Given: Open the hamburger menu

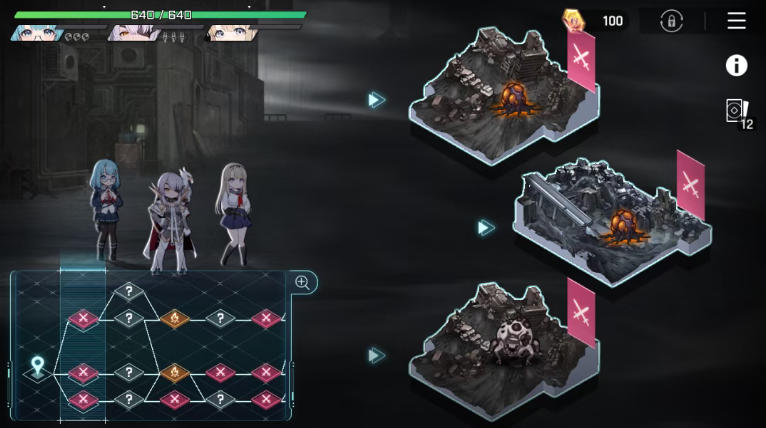Looking at the screenshot, I should tap(737, 21).
